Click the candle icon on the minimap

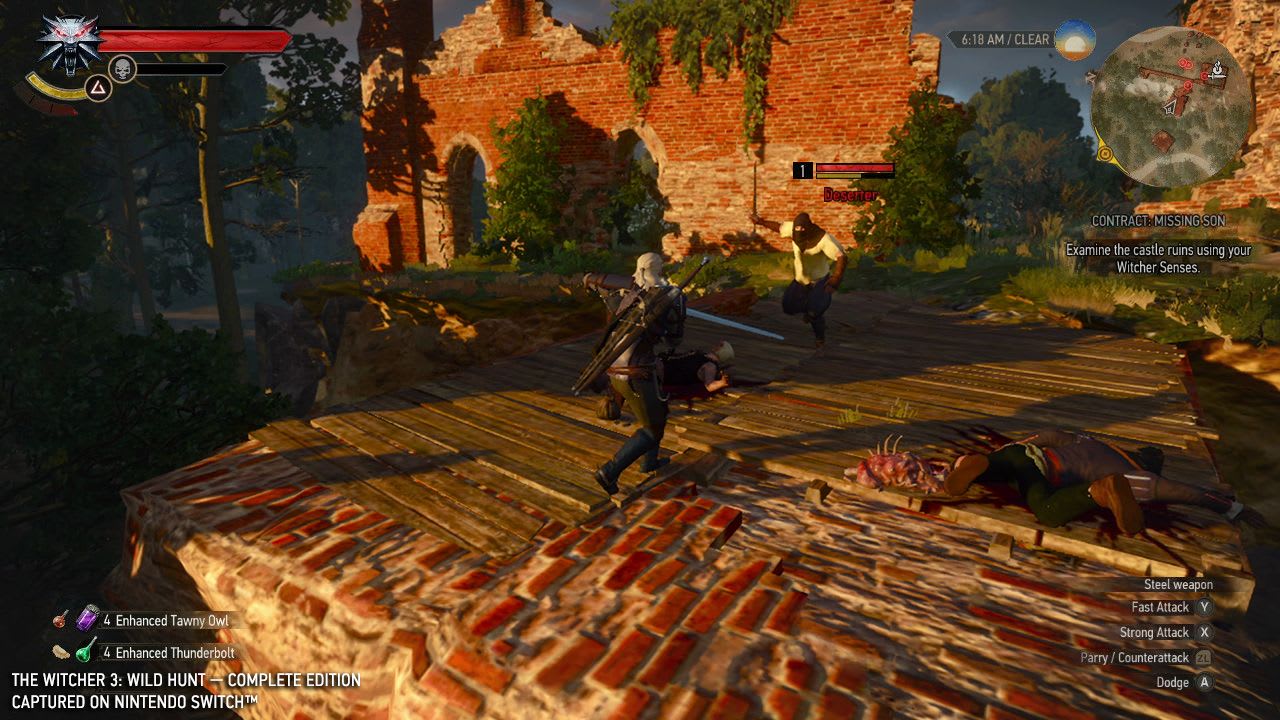(1218, 67)
